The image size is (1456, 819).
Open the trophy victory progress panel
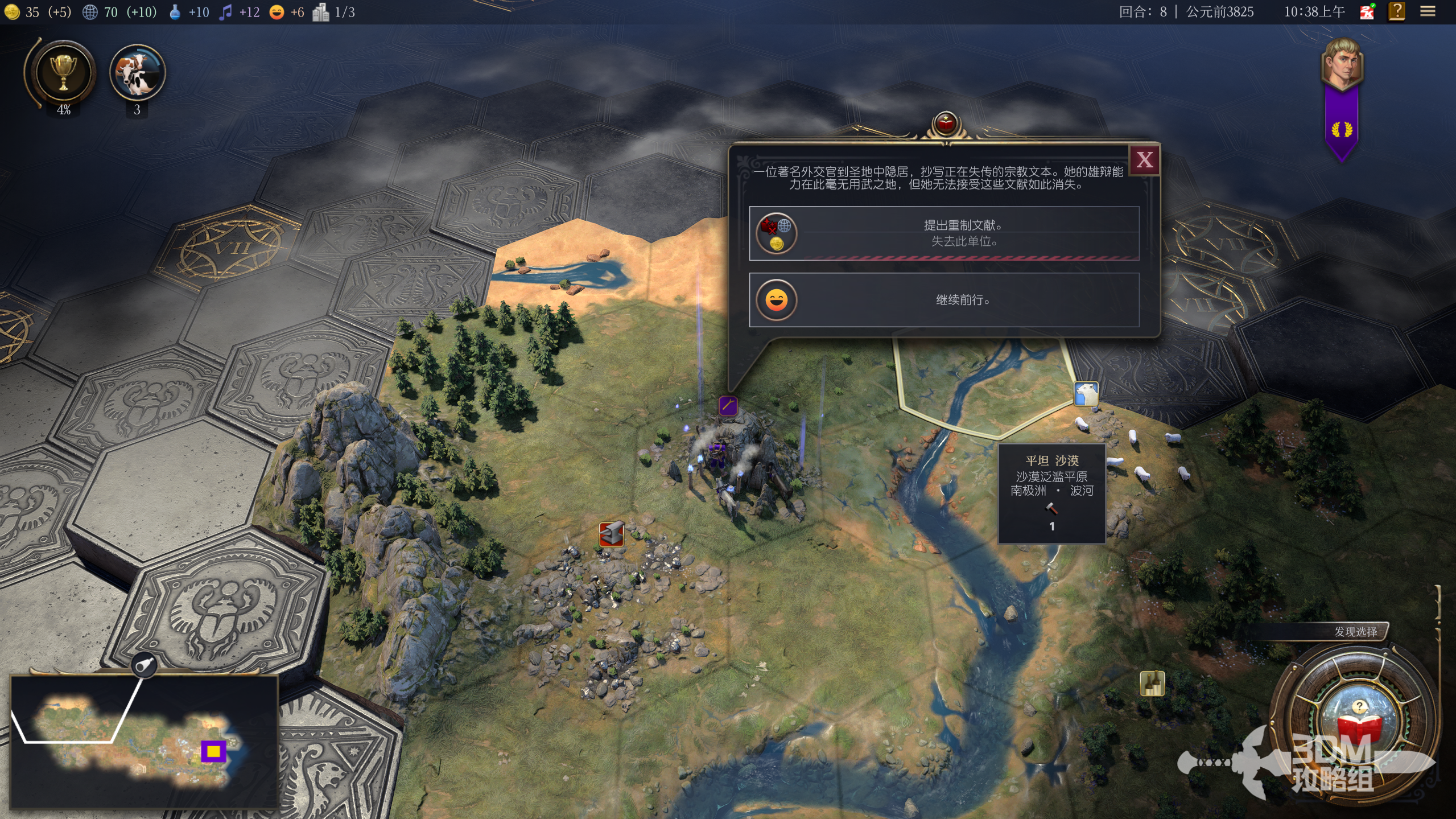click(63, 73)
